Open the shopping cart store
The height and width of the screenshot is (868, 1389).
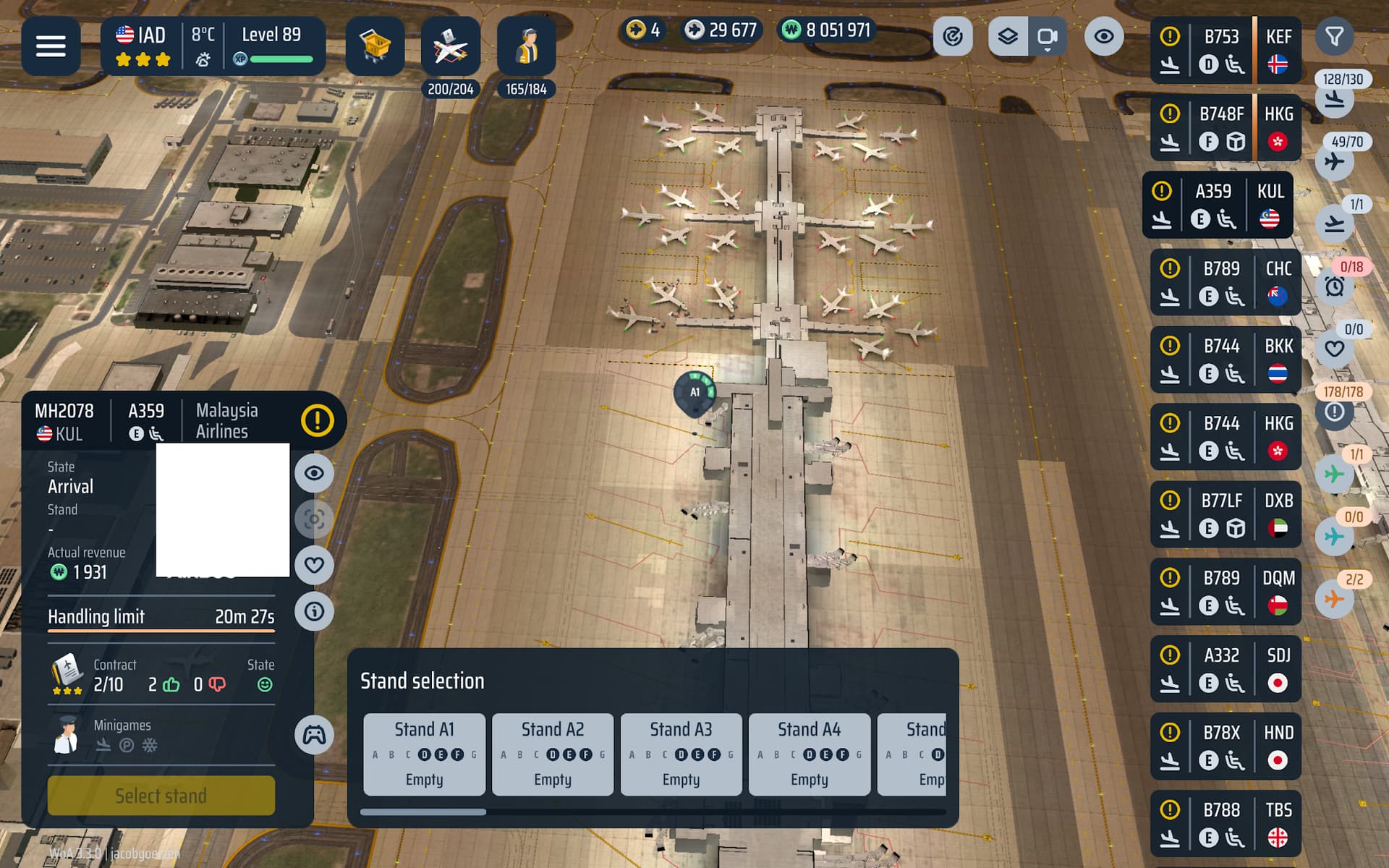click(x=375, y=46)
